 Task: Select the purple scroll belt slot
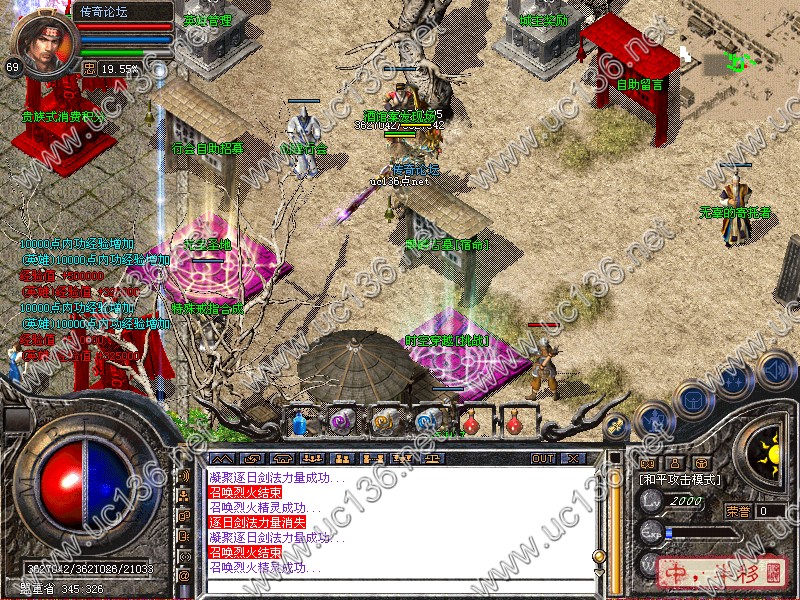342,423
